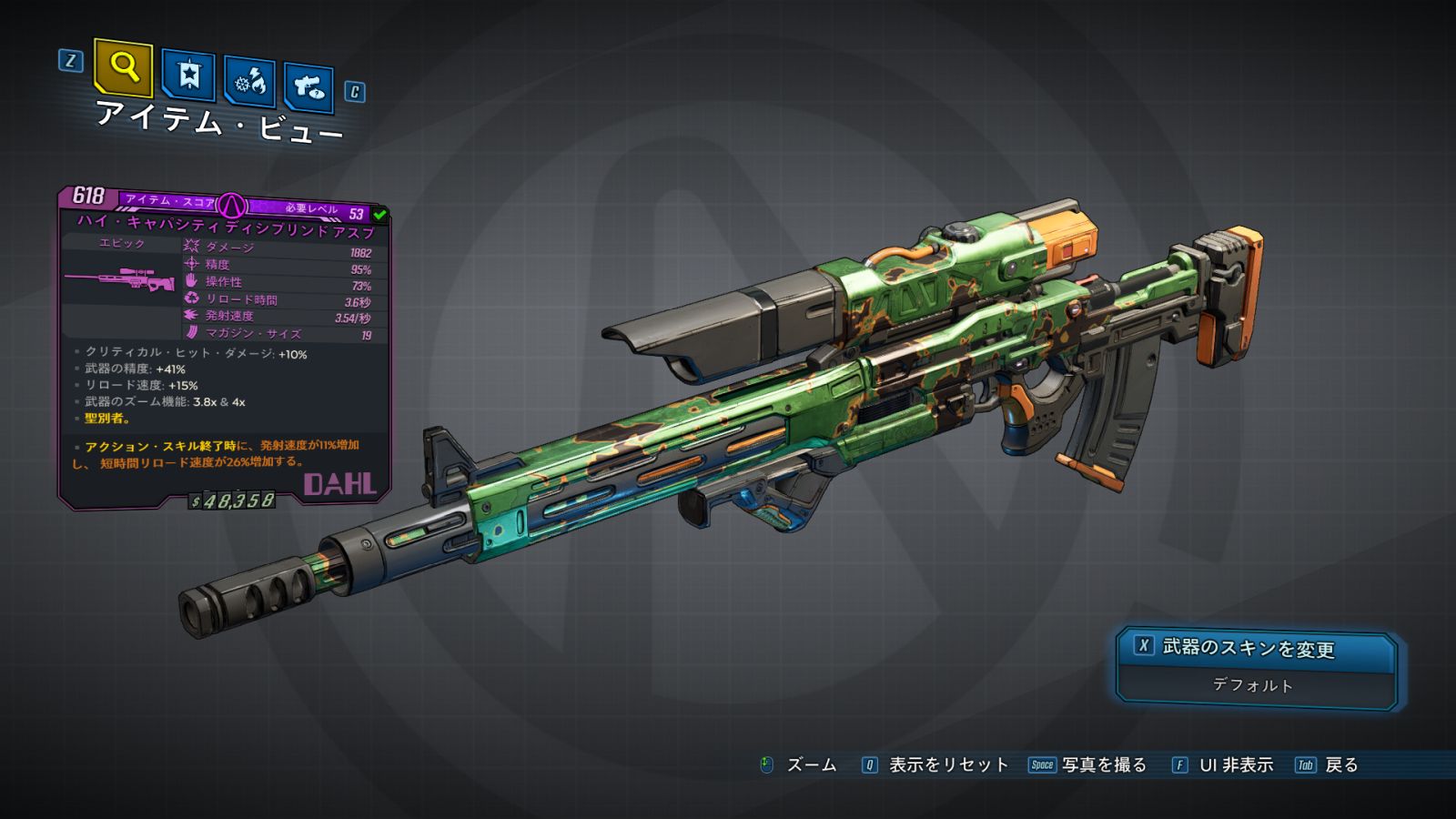The height and width of the screenshot is (819, 1456).
Task: Switch to the star banner tab
Action: (x=188, y=75)
